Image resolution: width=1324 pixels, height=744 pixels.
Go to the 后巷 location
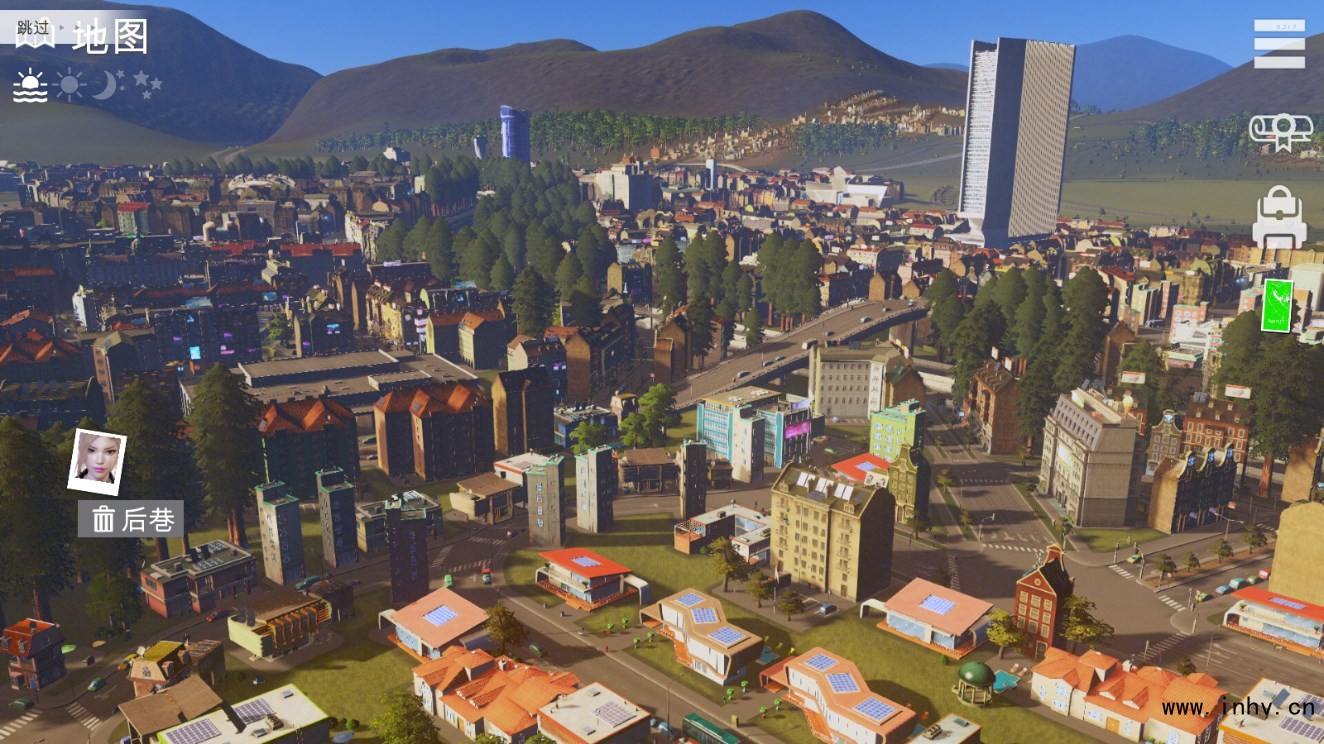[131, 518]
